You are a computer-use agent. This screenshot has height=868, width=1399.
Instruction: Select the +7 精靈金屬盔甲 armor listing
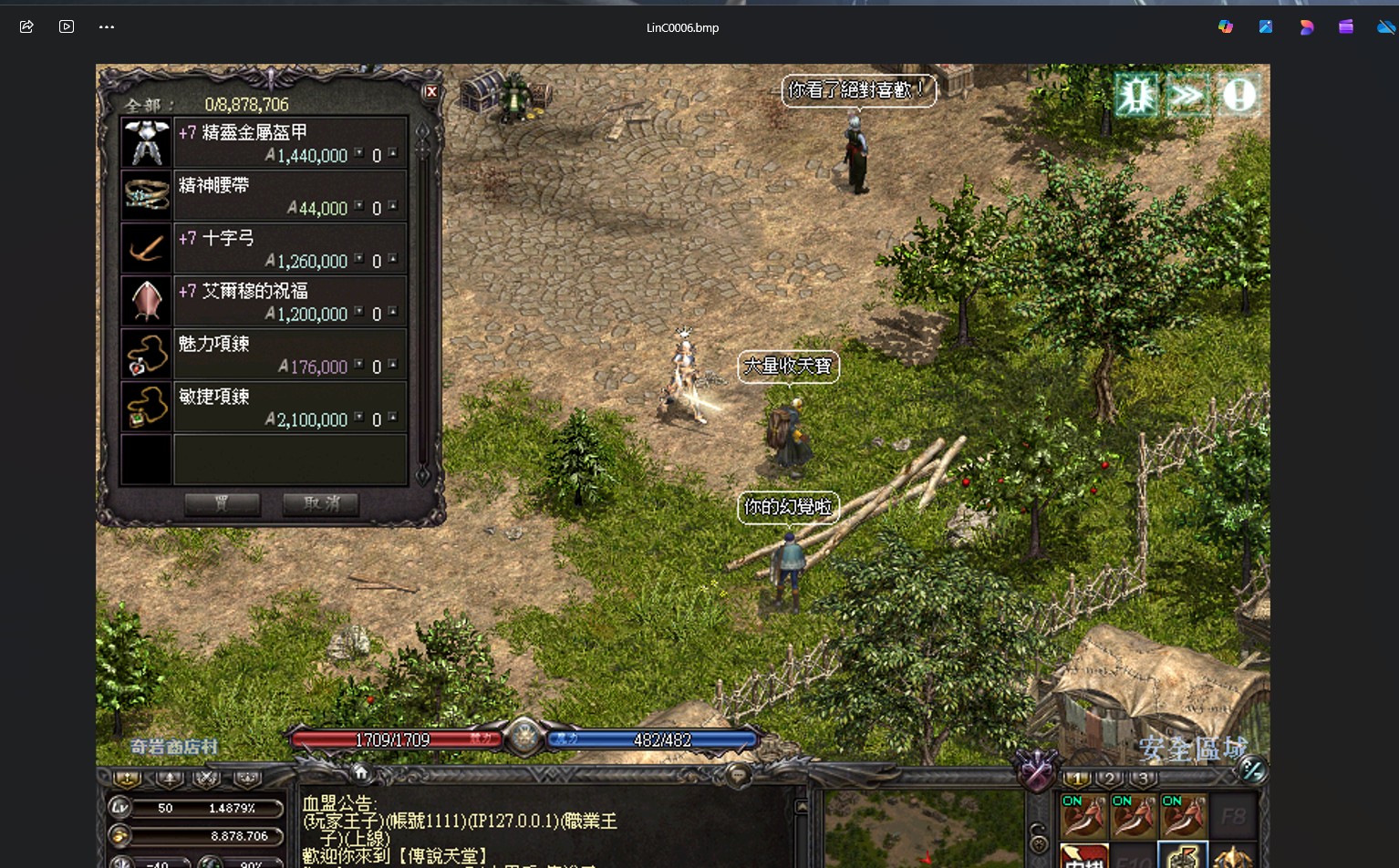point(264,143)
